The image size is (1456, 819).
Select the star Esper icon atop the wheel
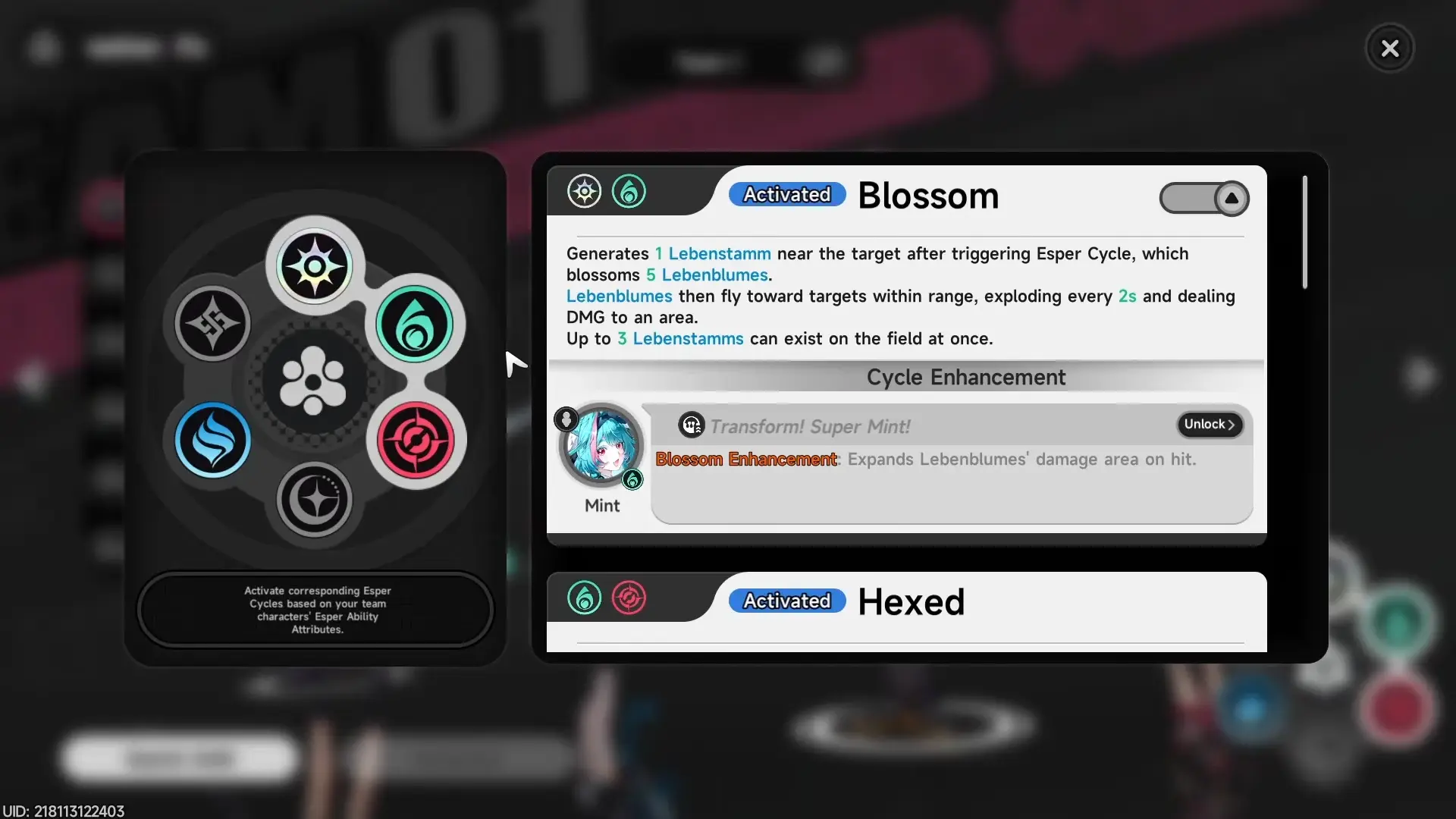pos(314,264)
